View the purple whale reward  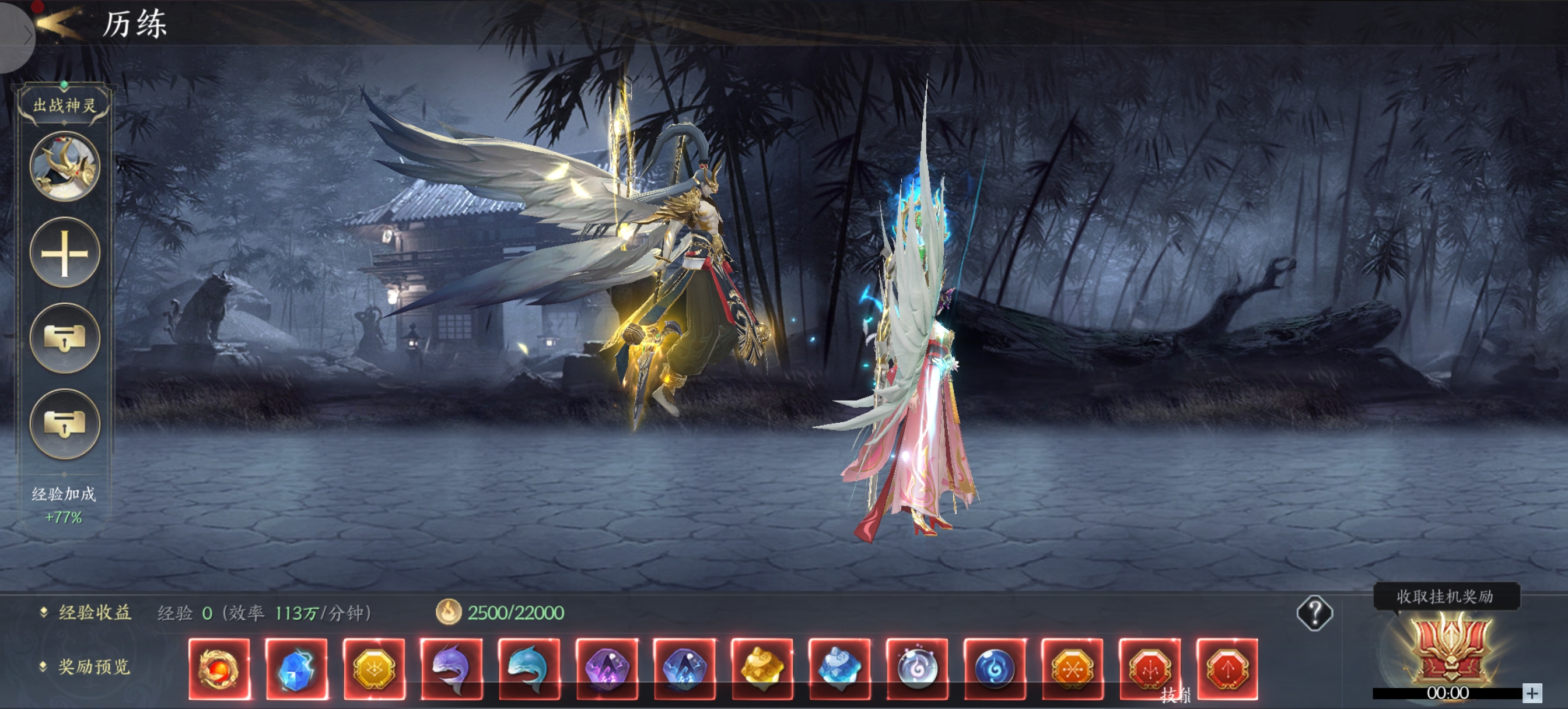click(x=452, y=669)
